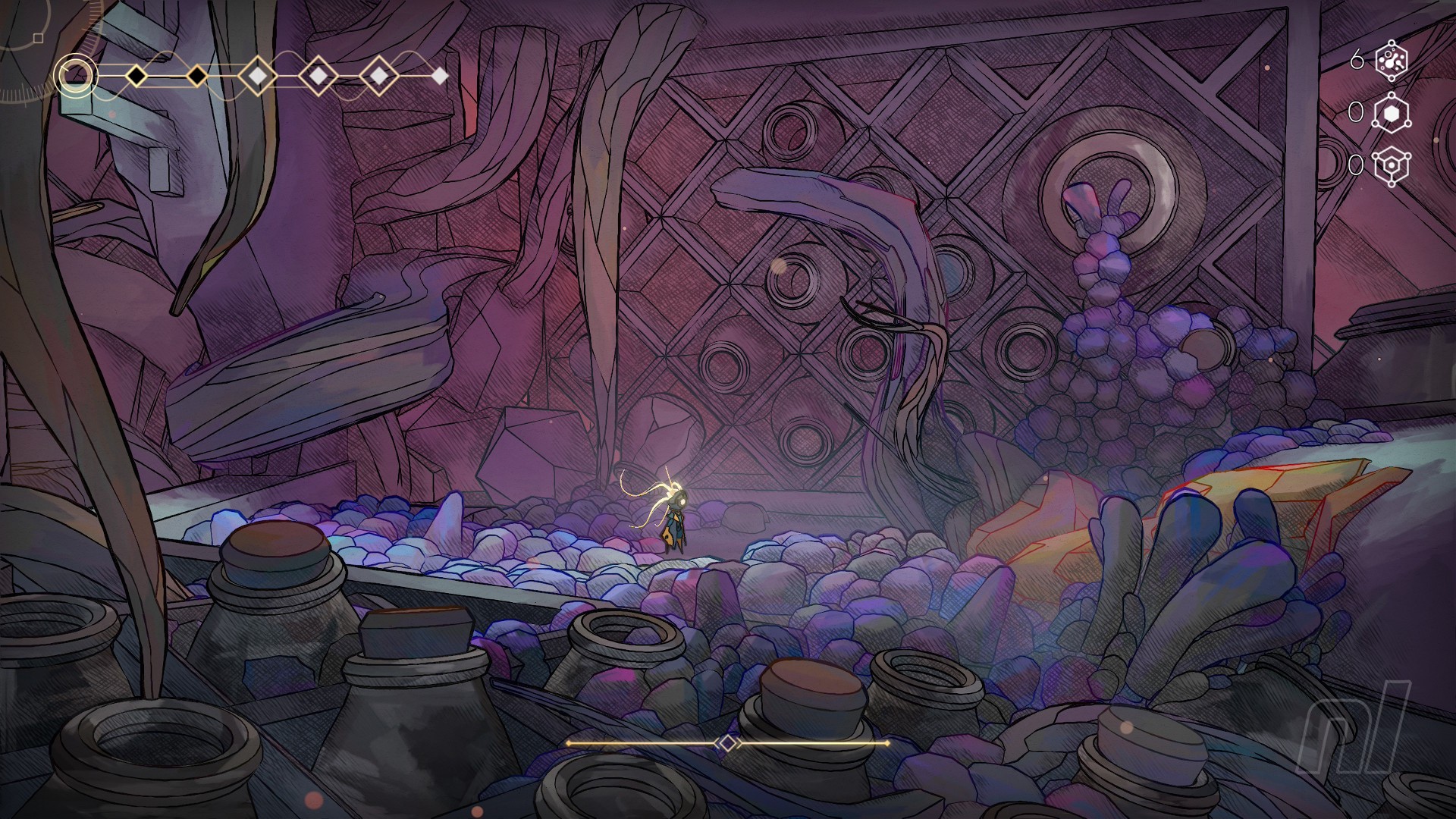Select the small white diamond ending the chain
This screenshot has width=1456, height=819.
[439, 76]
